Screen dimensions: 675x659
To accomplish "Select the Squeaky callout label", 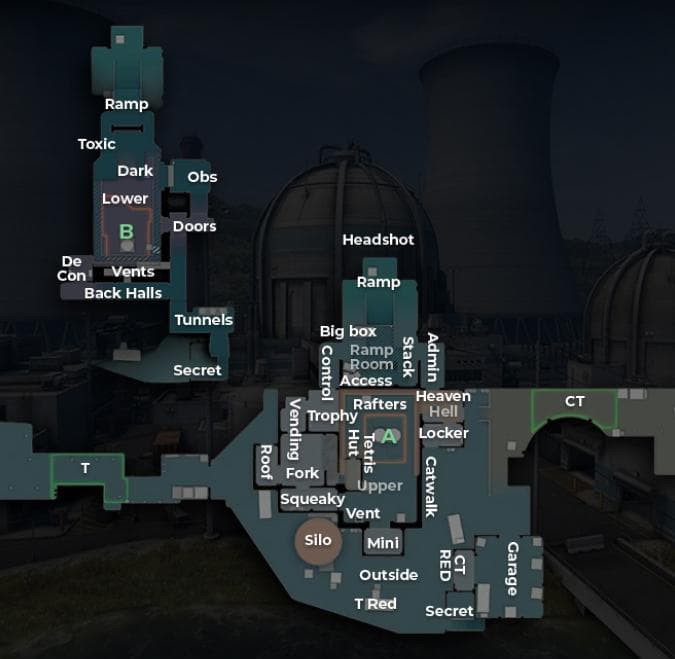I will coord(312,499).
